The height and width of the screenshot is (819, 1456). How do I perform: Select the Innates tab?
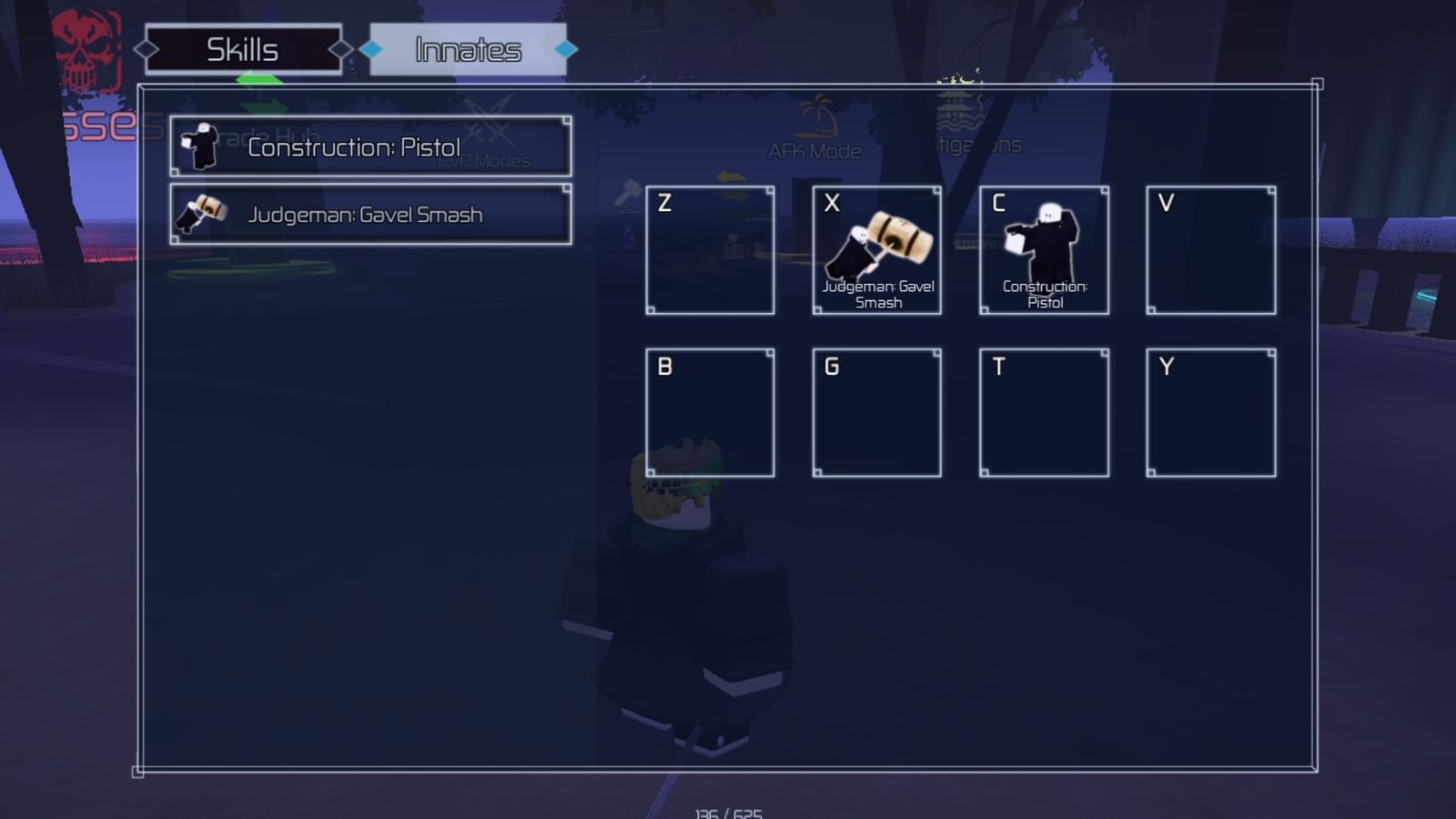(467, 50)
